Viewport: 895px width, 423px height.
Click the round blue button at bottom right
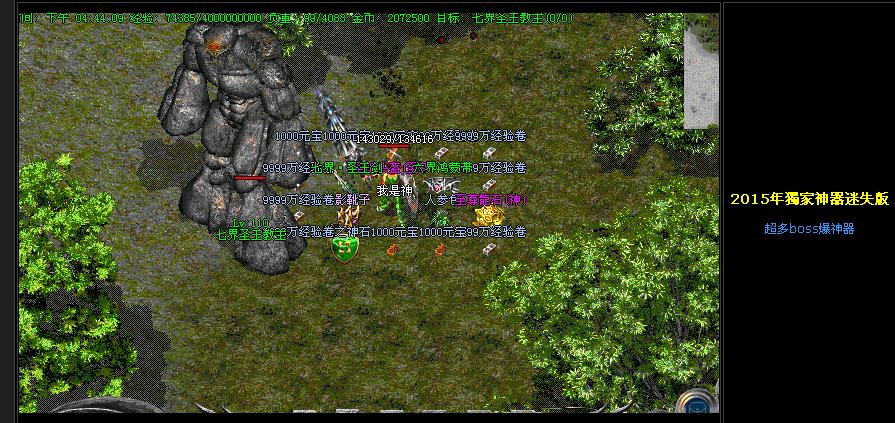tap(696, 402)
